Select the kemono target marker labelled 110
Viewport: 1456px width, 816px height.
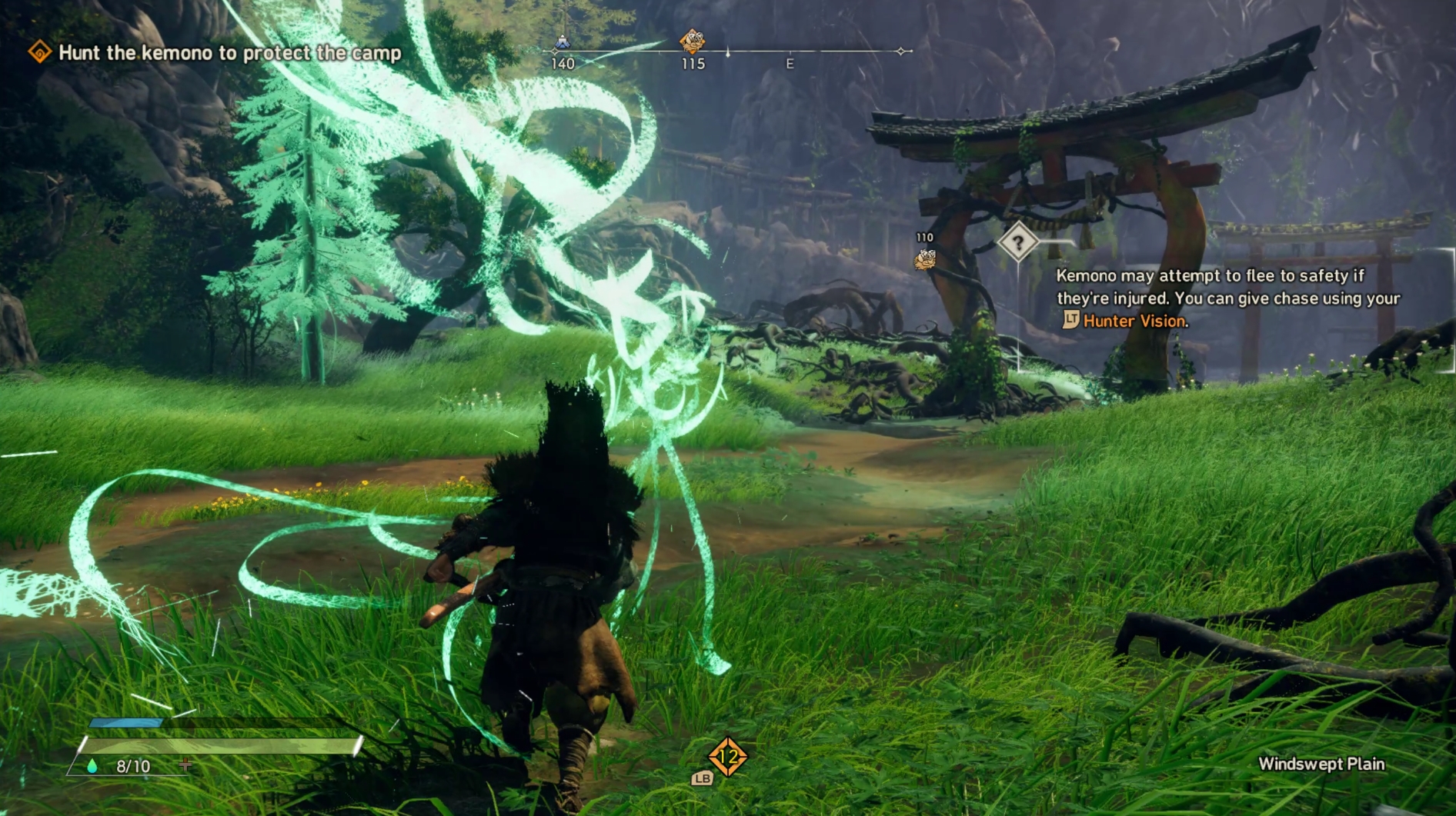924,259
